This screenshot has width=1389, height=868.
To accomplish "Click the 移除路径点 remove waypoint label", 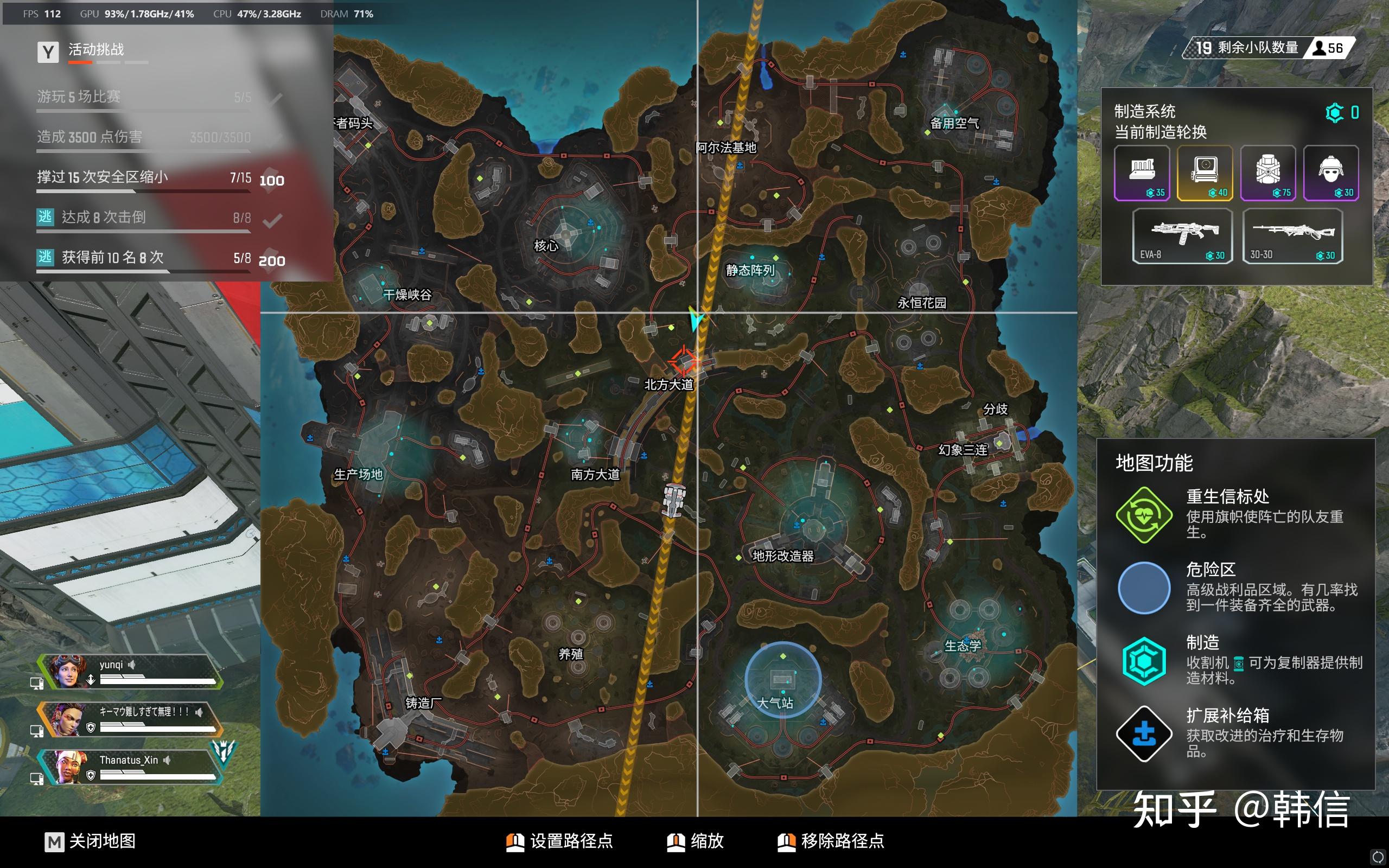I will pyautogui.click(x=842, y=841).
